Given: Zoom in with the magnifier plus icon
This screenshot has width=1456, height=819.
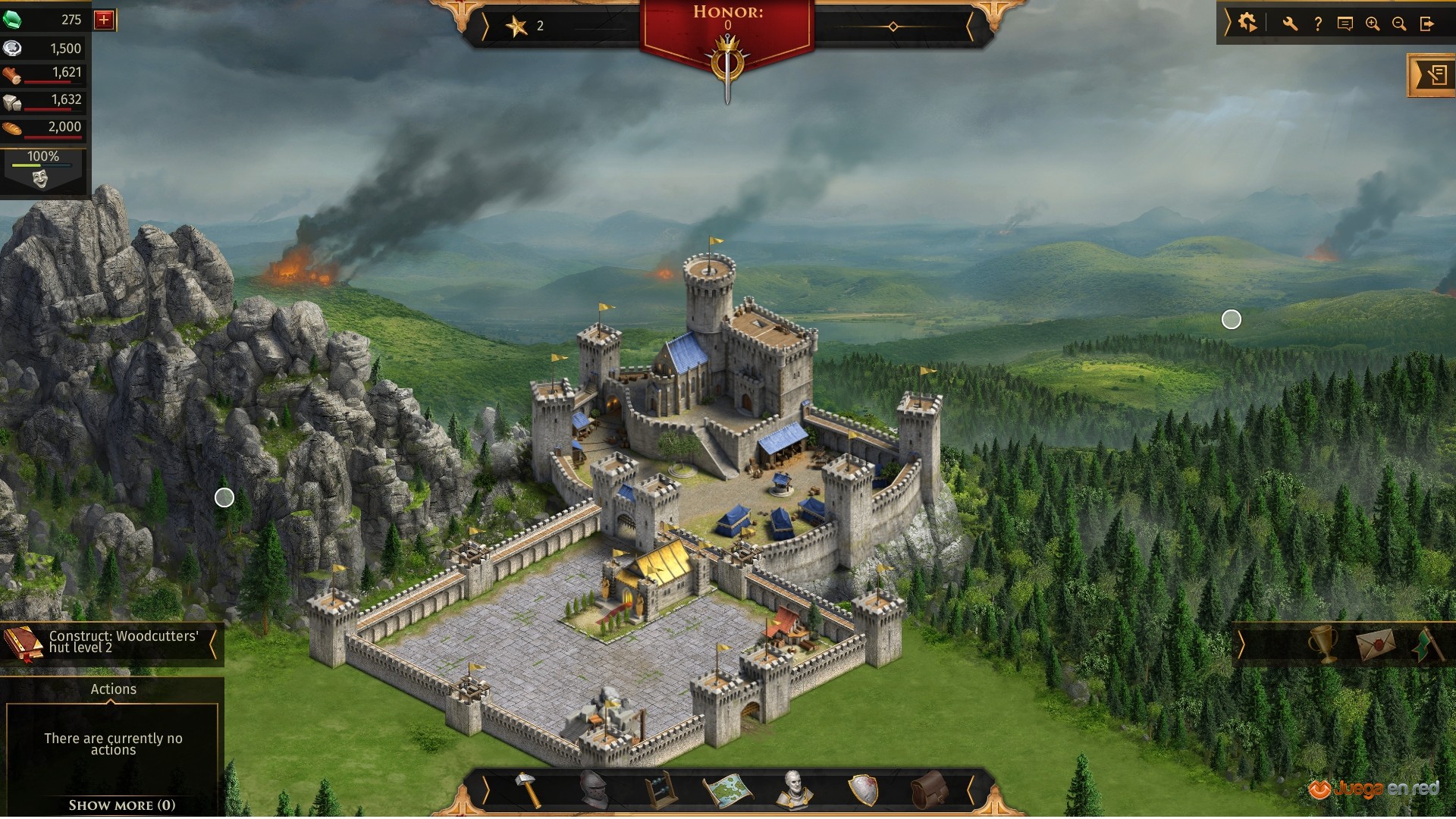Looking at the screenshot, I should click(x=1373, y=24).
